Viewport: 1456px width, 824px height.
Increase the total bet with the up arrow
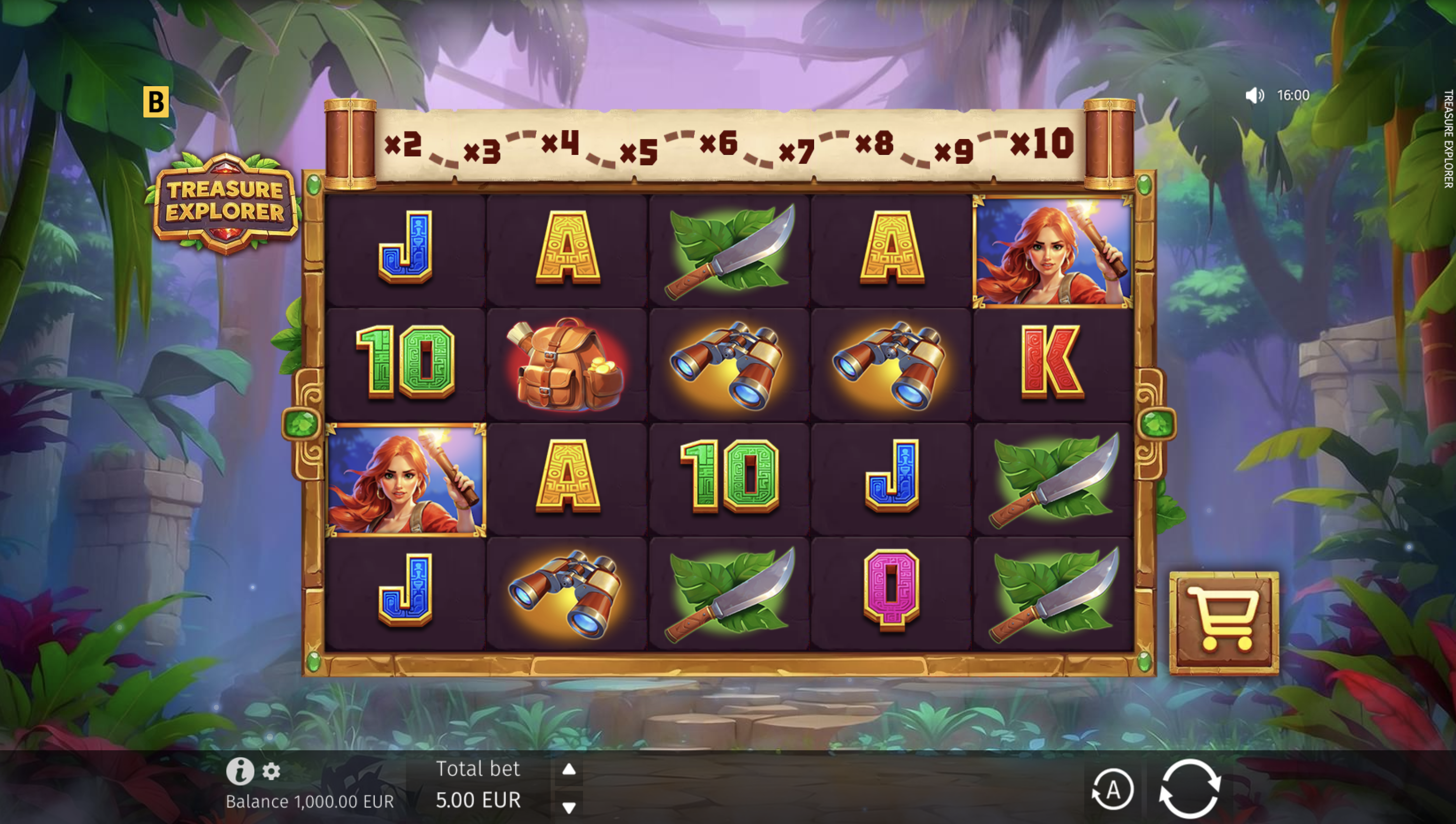pos(569,769)
